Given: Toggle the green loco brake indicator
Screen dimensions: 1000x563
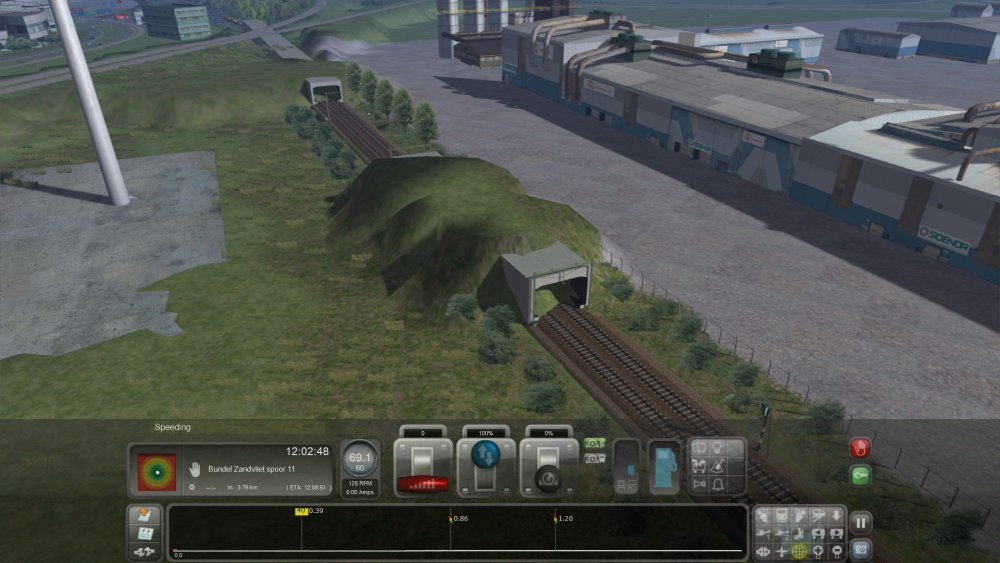Looking at the screenshot, I should tap(594, 443).
